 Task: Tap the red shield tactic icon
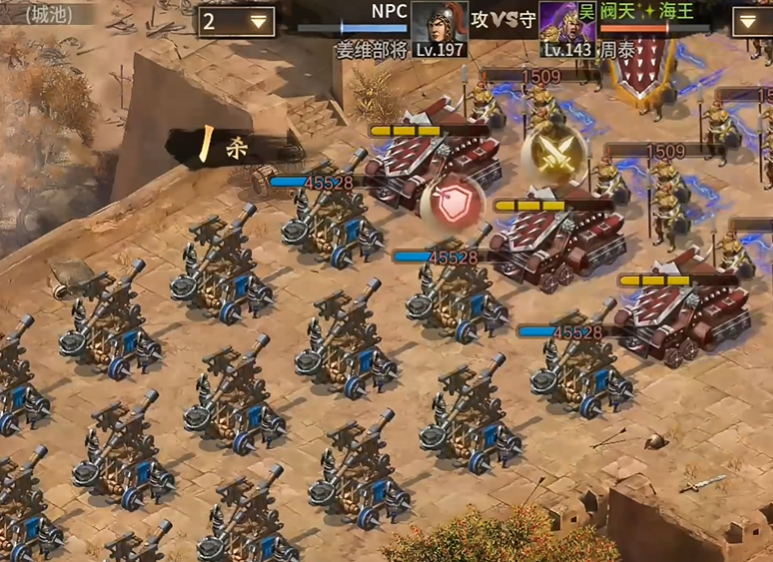(x=452, y=203)
